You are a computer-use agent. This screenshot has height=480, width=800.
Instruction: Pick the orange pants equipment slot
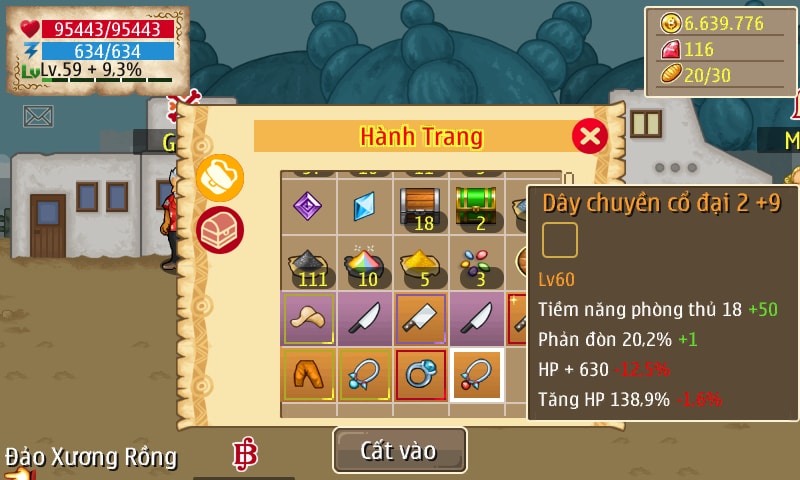308,374
